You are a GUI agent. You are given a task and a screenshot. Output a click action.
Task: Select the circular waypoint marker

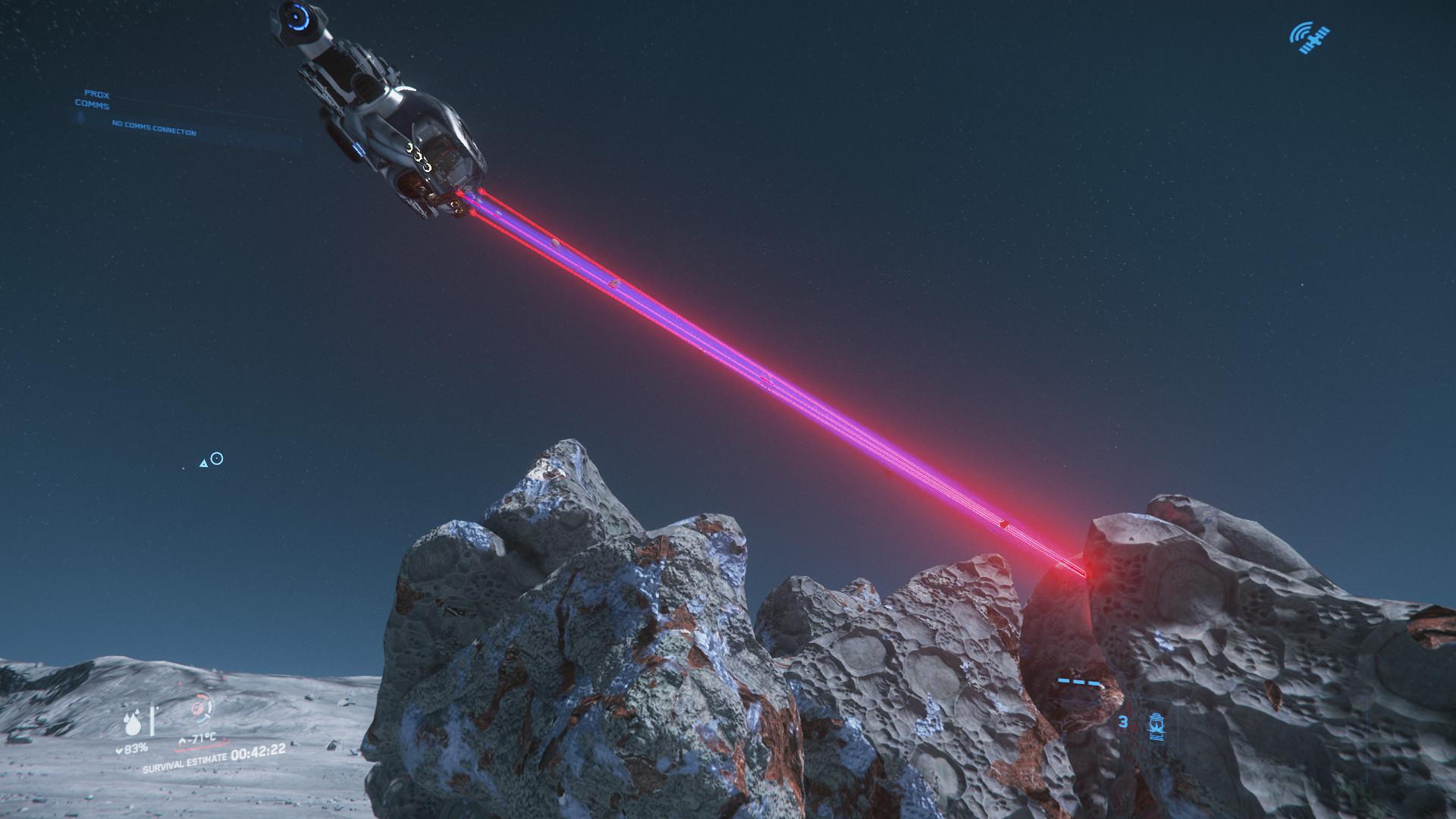[x=217, y=458]
